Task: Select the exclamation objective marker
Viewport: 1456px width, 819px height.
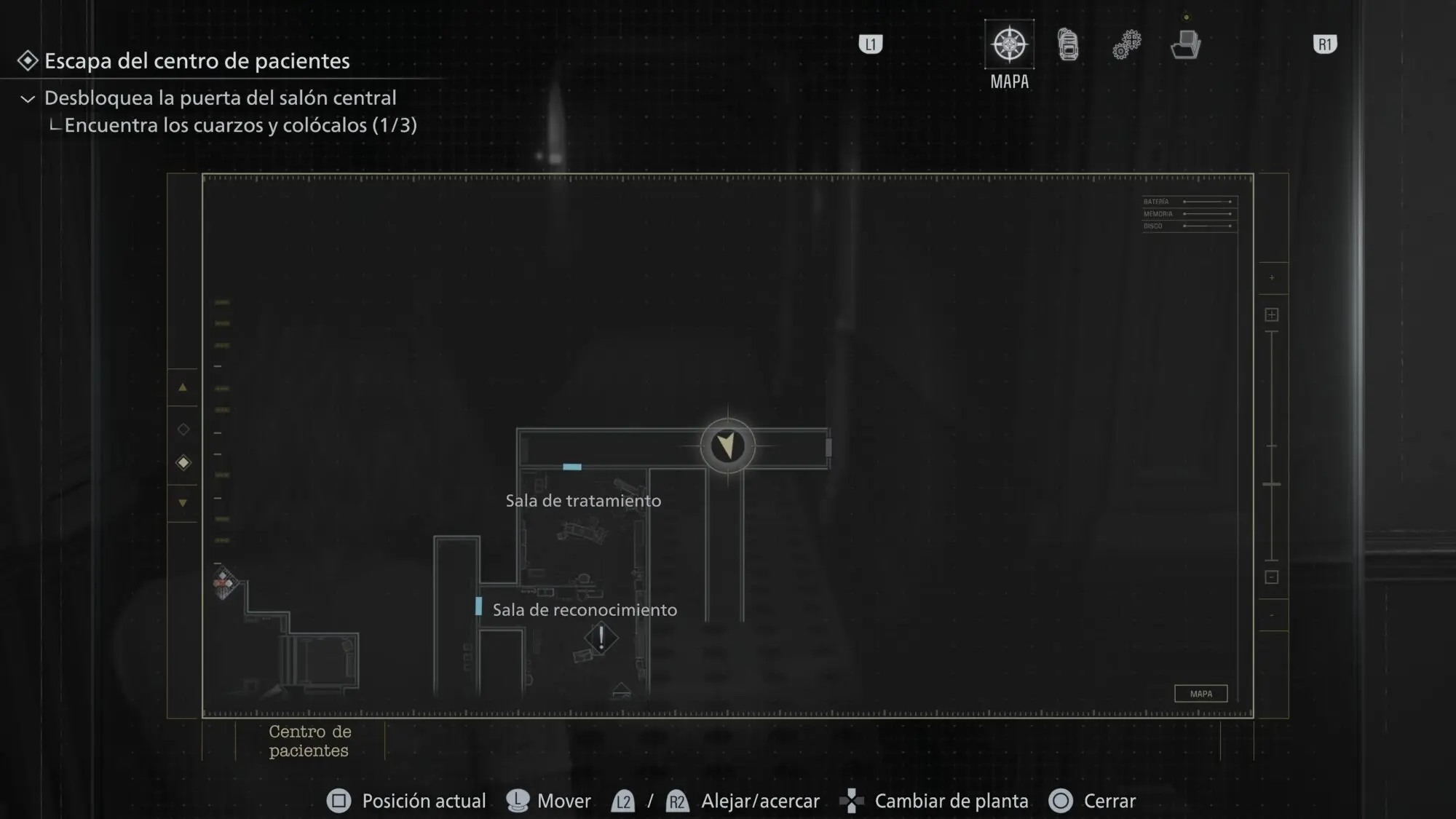Action: (601, 638)
